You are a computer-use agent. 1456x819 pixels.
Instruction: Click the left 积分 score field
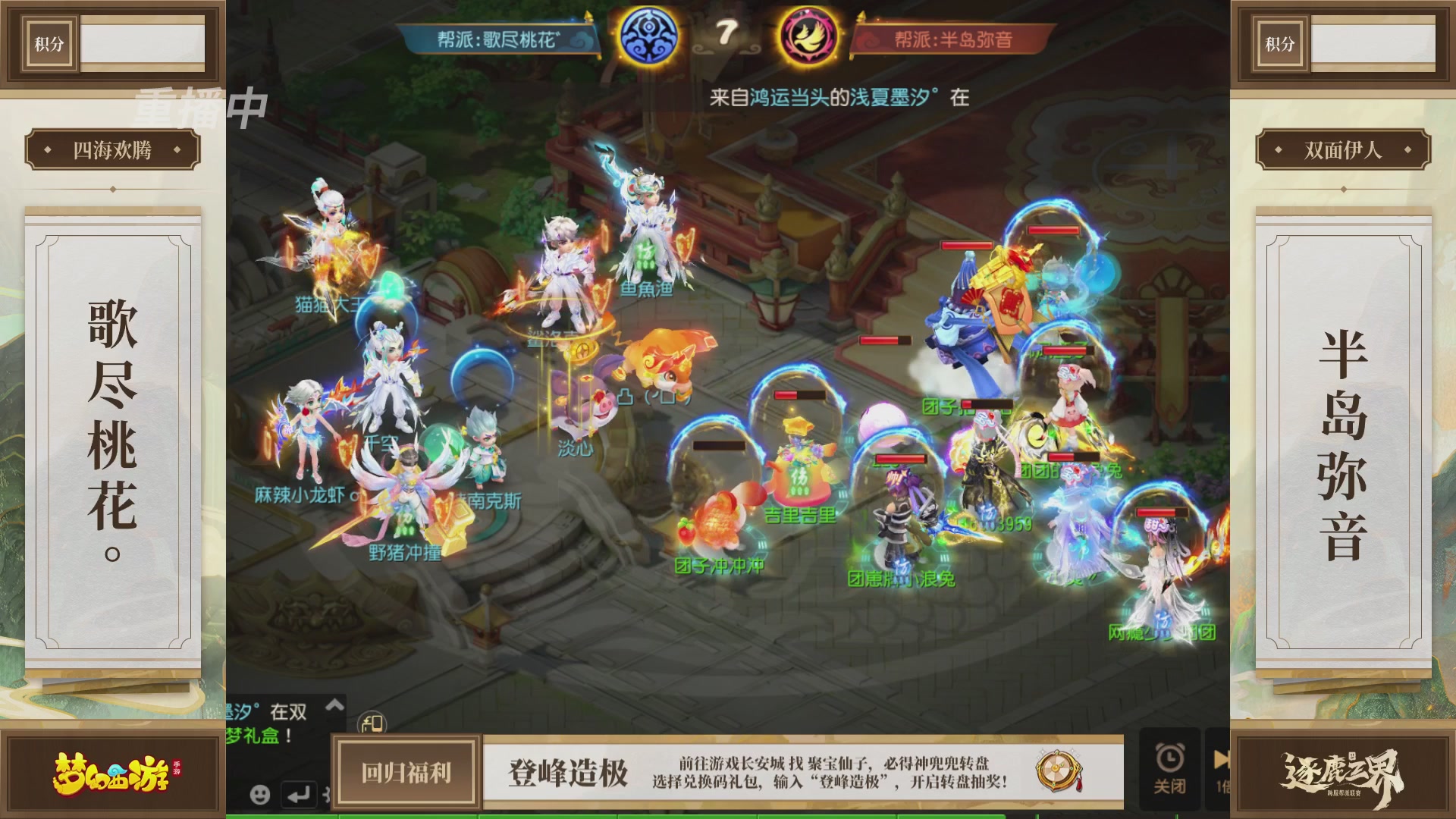(142, 43)
